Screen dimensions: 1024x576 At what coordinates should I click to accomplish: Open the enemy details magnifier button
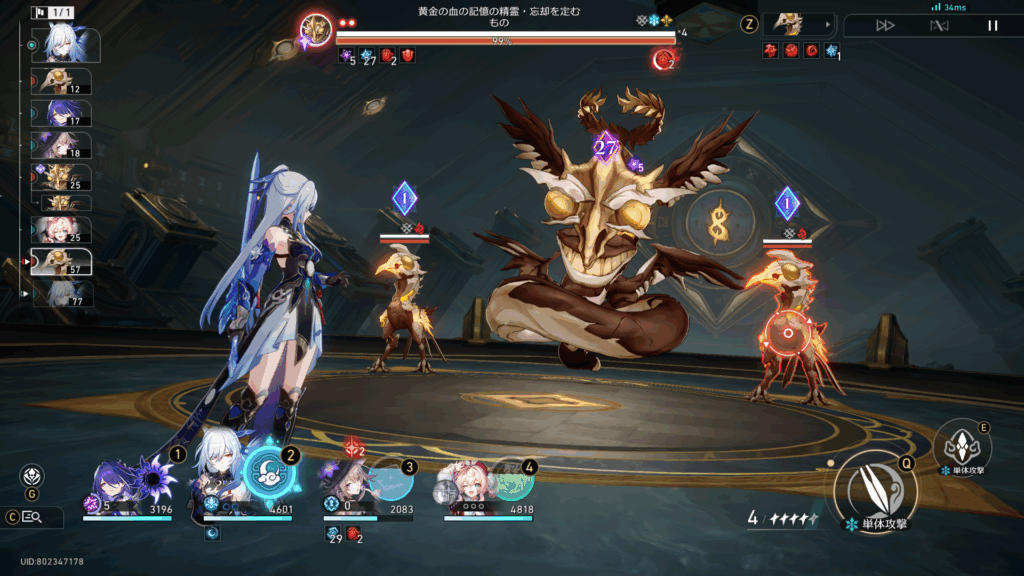pos(31,517)
